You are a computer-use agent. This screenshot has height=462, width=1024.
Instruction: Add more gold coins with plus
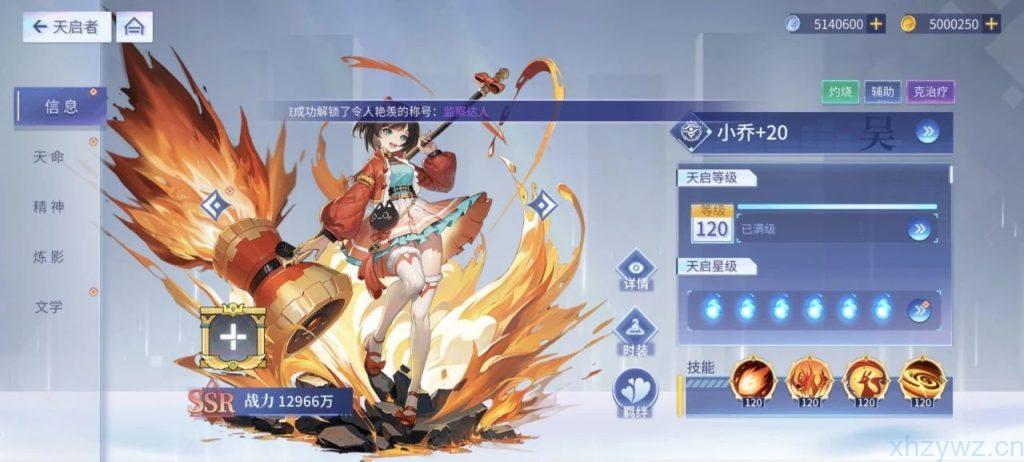pyautogui.click(x=991, y=24)
